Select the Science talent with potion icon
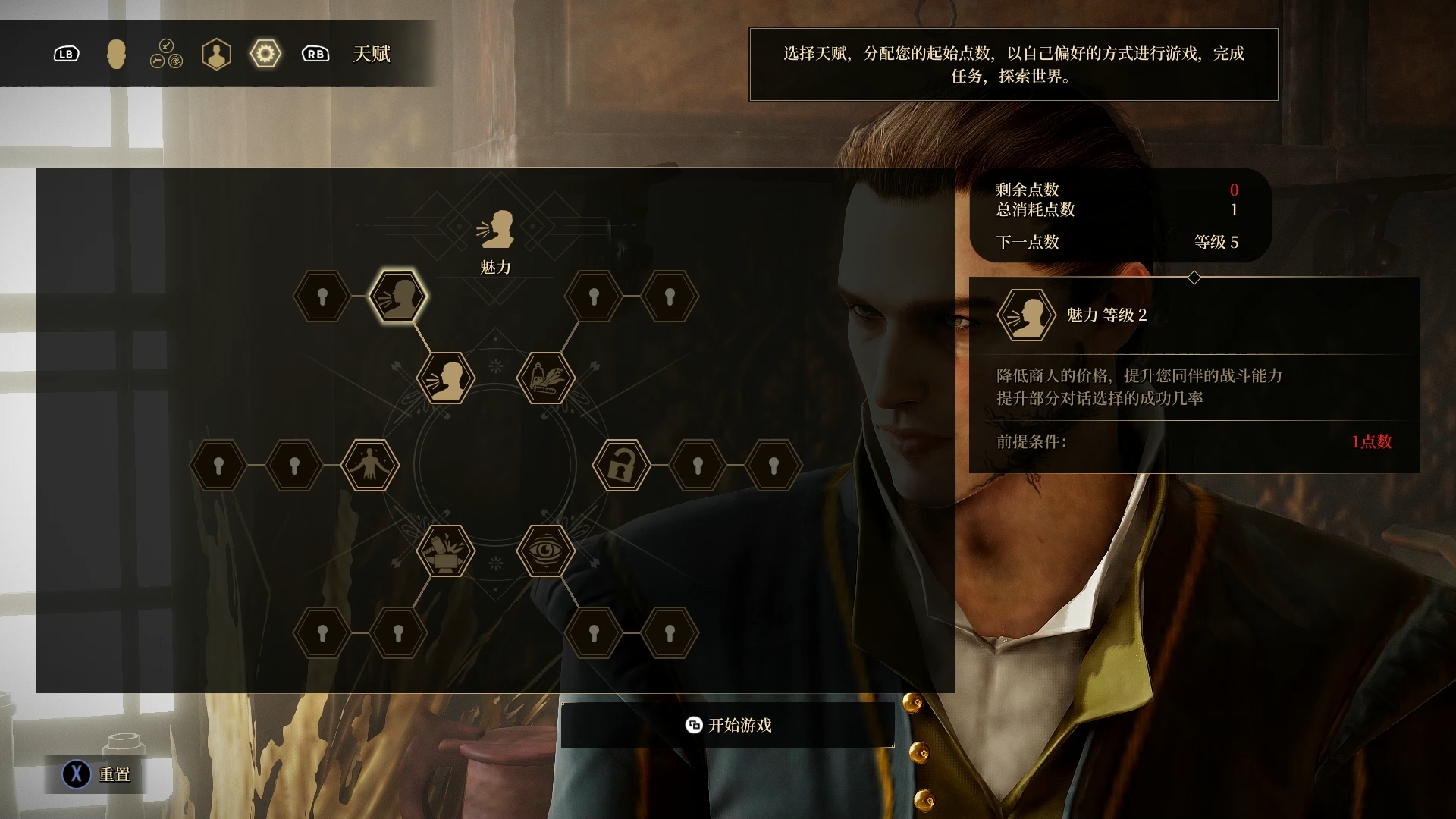The width and height of the screenshot is (1456, 819). 545,378
